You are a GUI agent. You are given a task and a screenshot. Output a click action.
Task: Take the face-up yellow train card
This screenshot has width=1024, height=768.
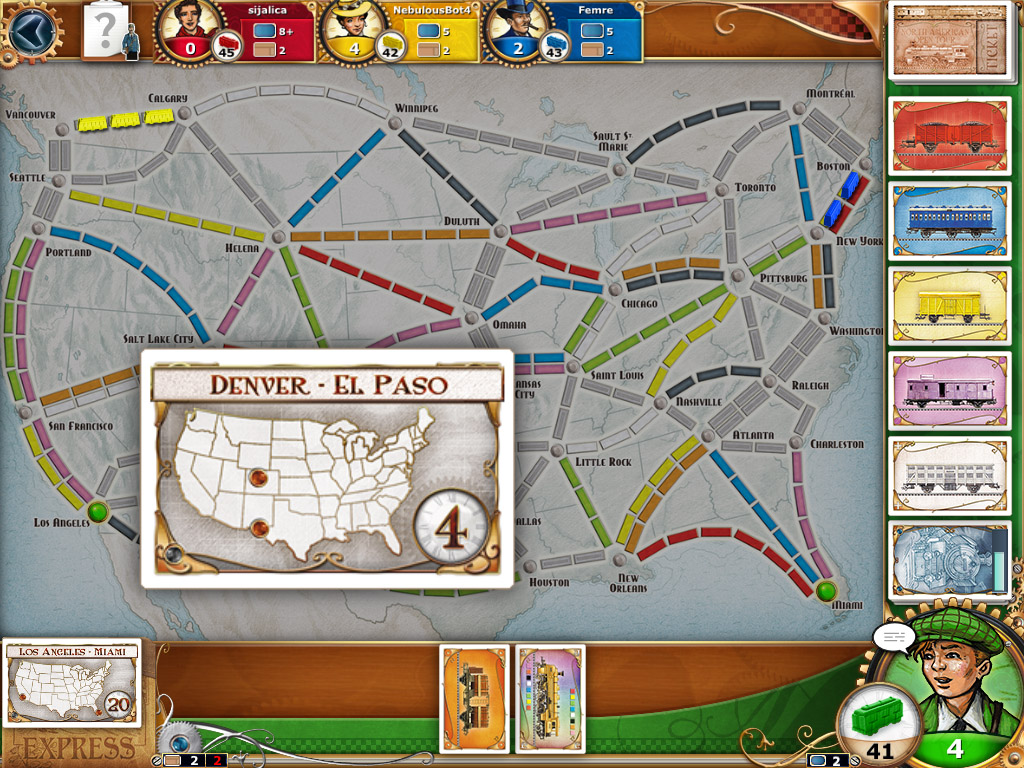(x=949, y=305)
